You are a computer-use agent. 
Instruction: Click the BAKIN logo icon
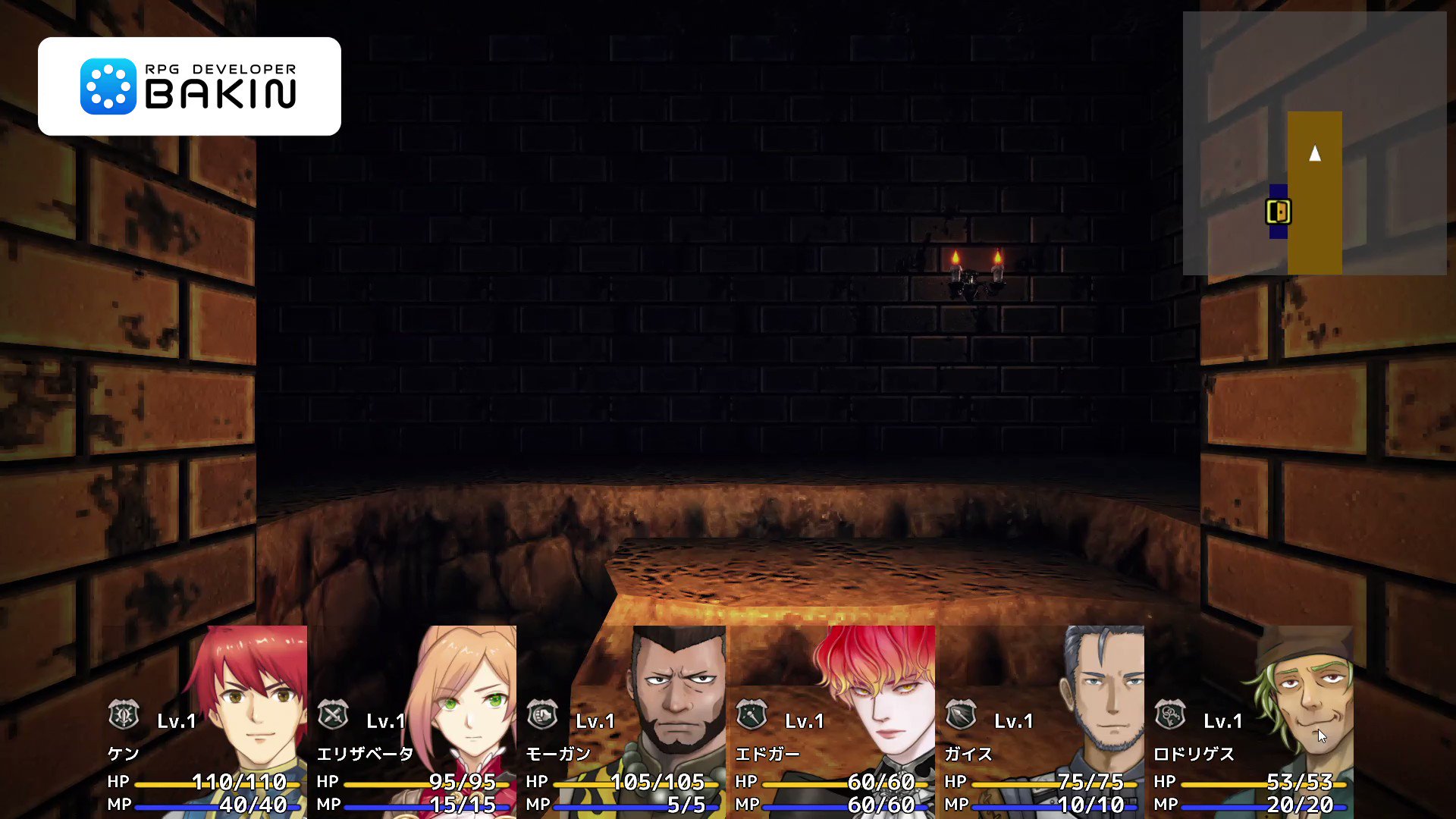pyautogui.click(x=108, y=85)
